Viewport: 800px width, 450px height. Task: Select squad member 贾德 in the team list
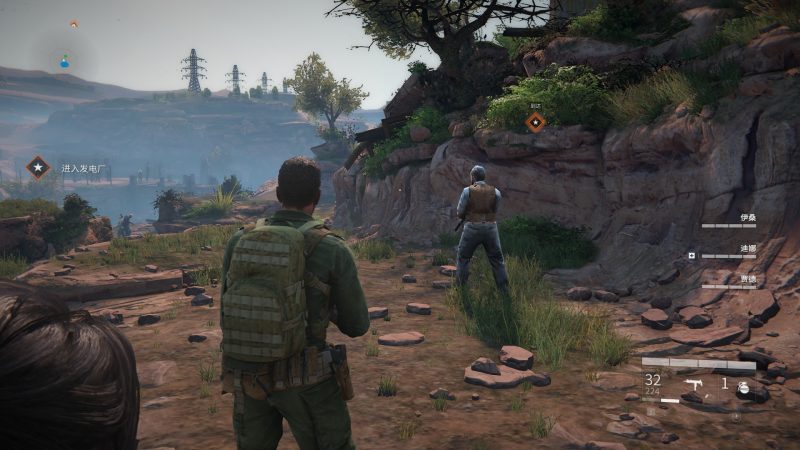748,276
